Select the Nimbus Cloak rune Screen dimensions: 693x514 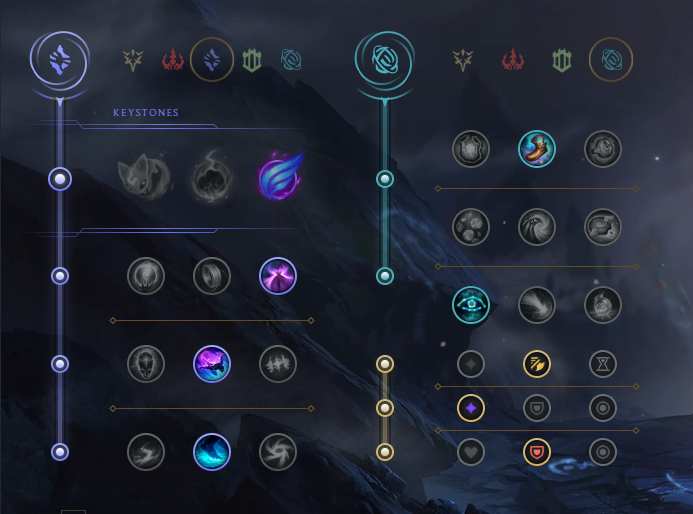coord(278,276)
